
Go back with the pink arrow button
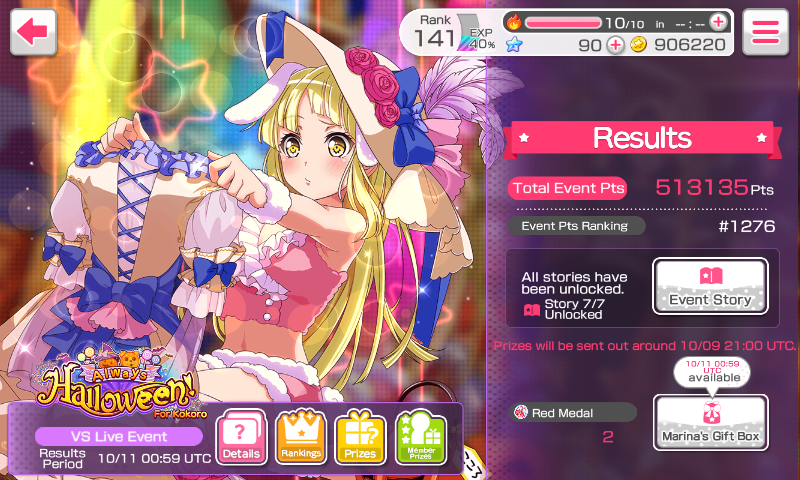pyautogui.click(x=32, y=31)
